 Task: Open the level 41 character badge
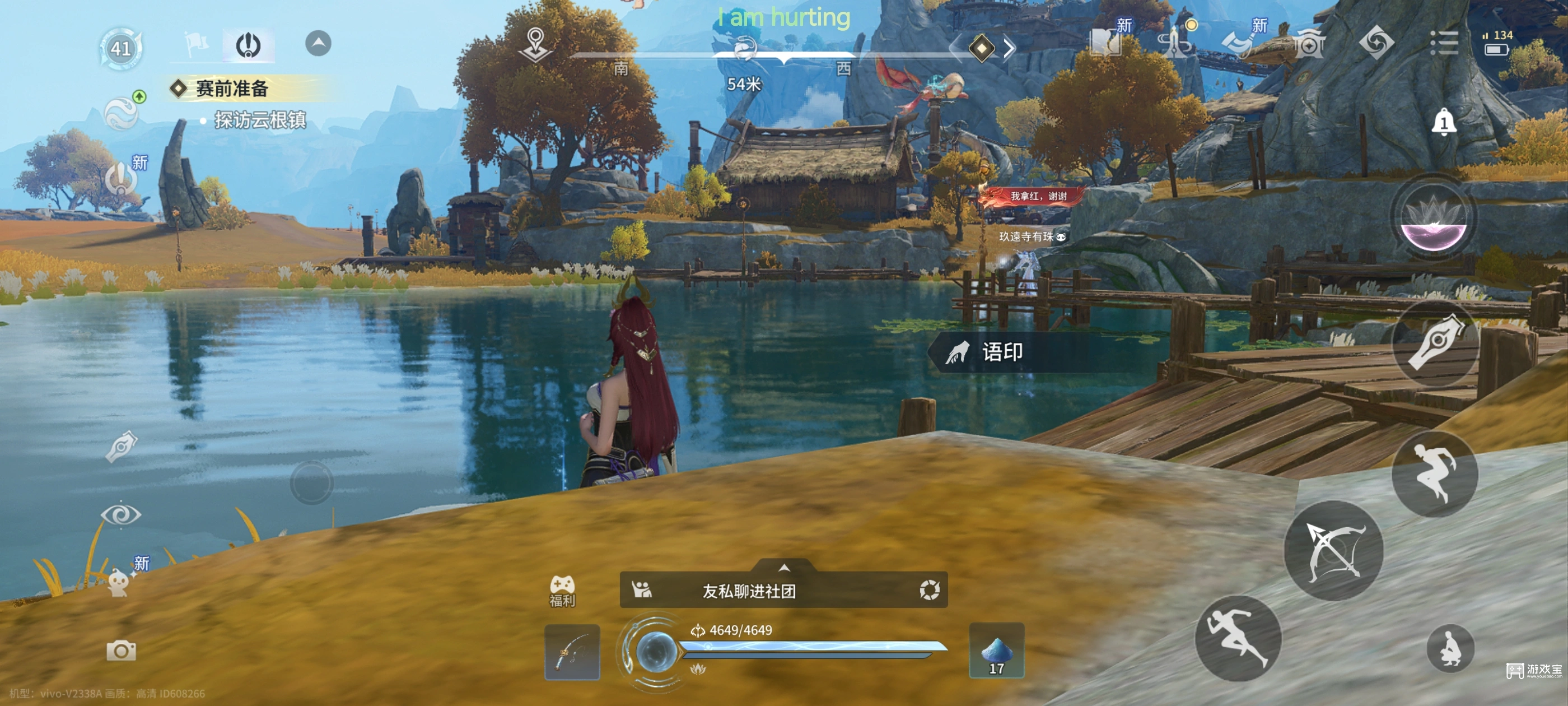tap(120, 48)
